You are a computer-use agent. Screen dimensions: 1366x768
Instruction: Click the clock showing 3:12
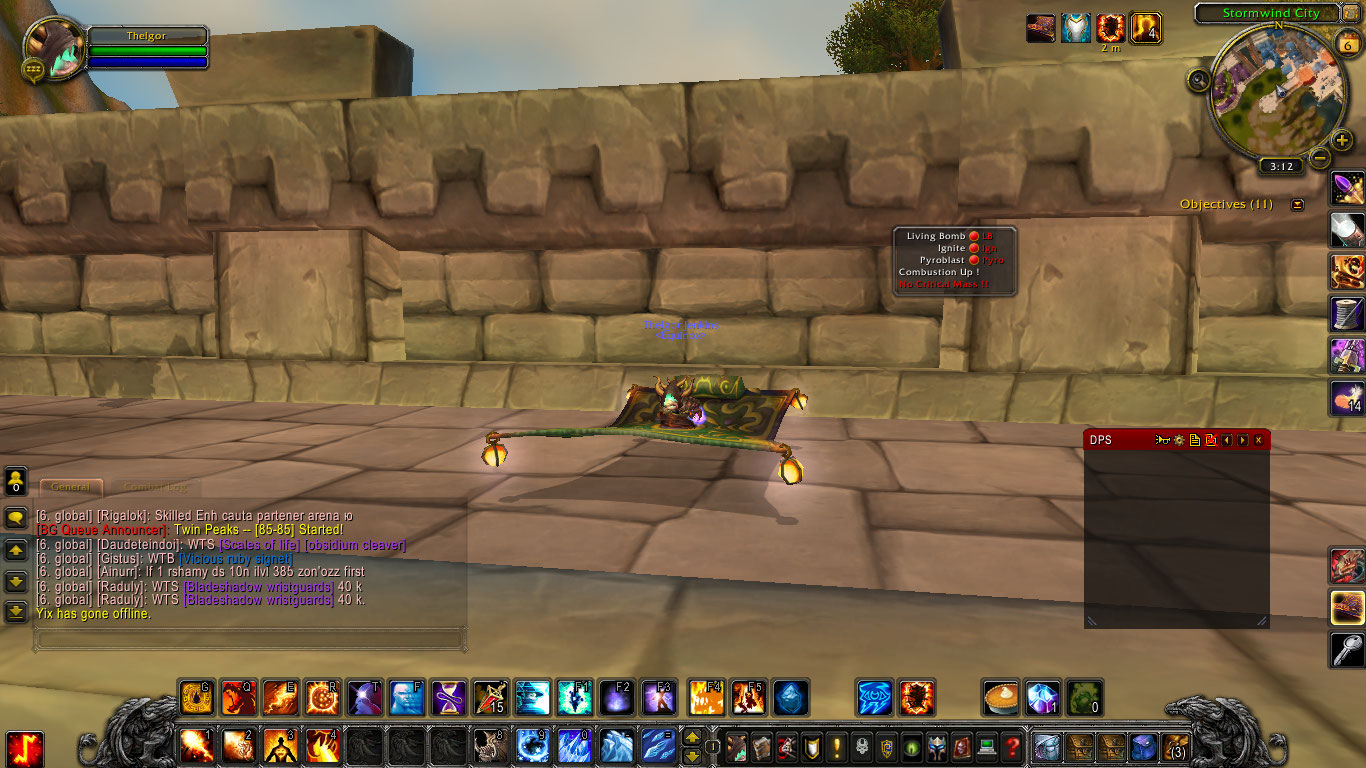pos(1280,166)
